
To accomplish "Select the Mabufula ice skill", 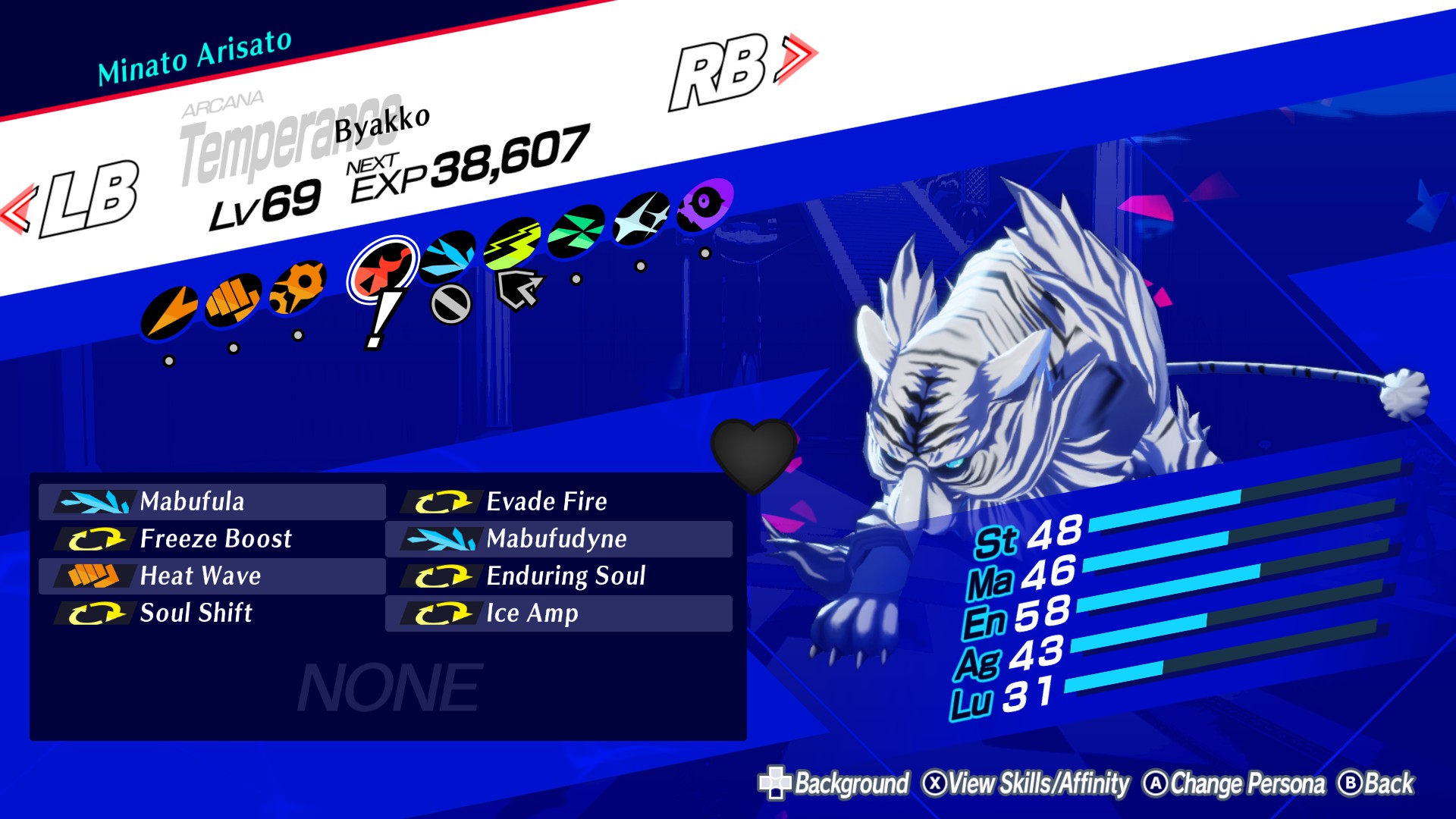I will tap(212, 501).
